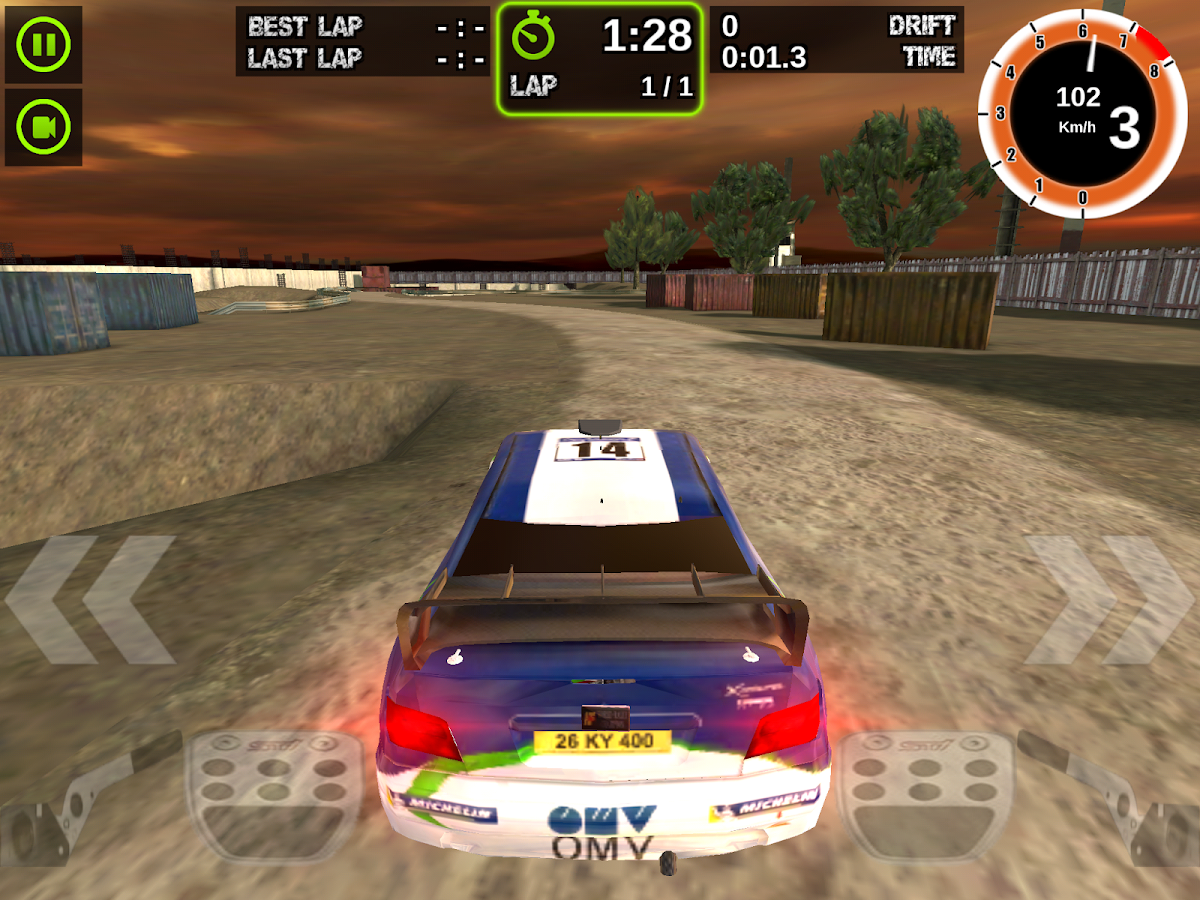The image size is (1200, 900).
Task: Steer with the right-pointing double chevron
Action: [1108, 600]
